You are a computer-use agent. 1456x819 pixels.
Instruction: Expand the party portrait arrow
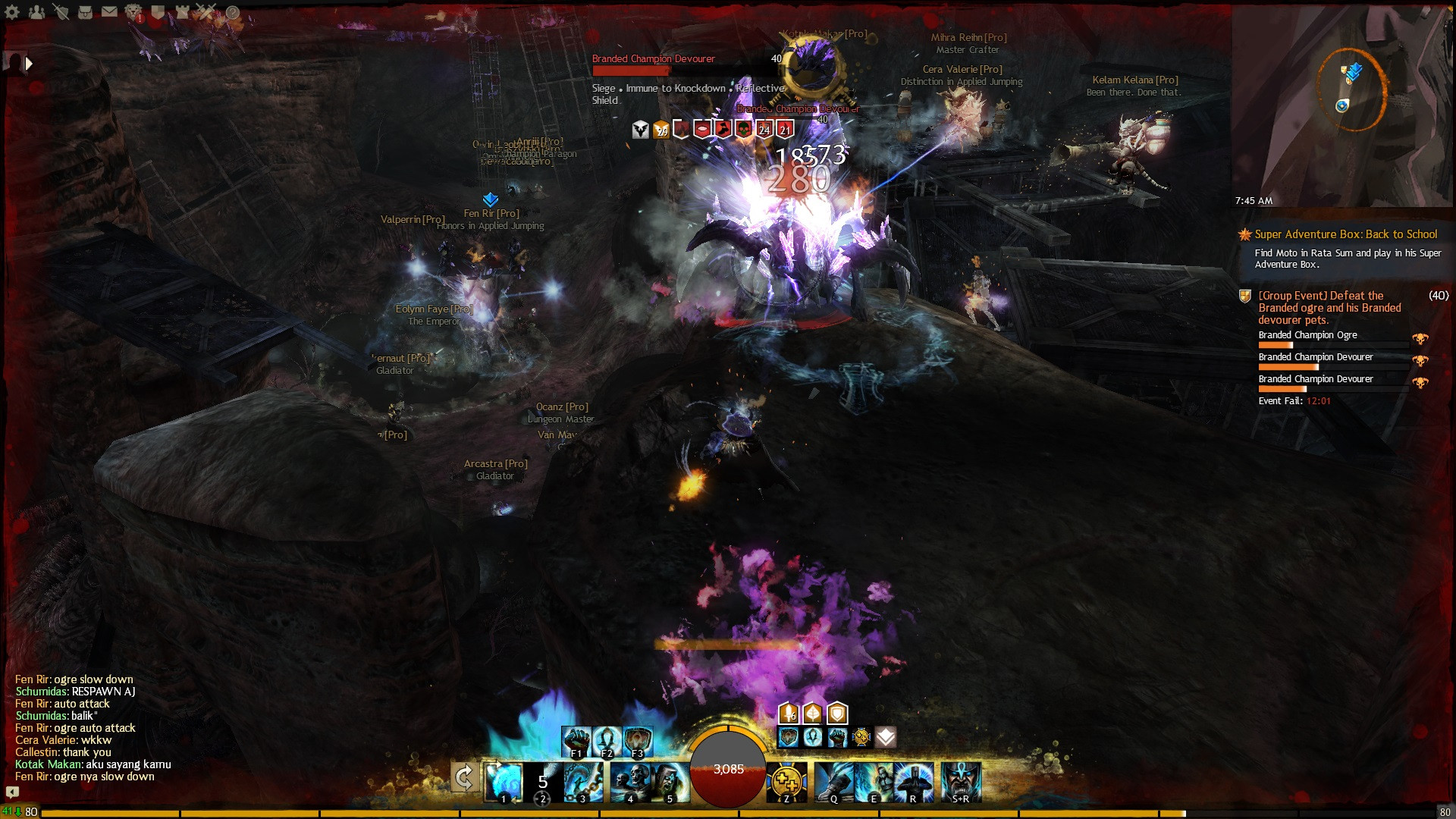point(29,64)
